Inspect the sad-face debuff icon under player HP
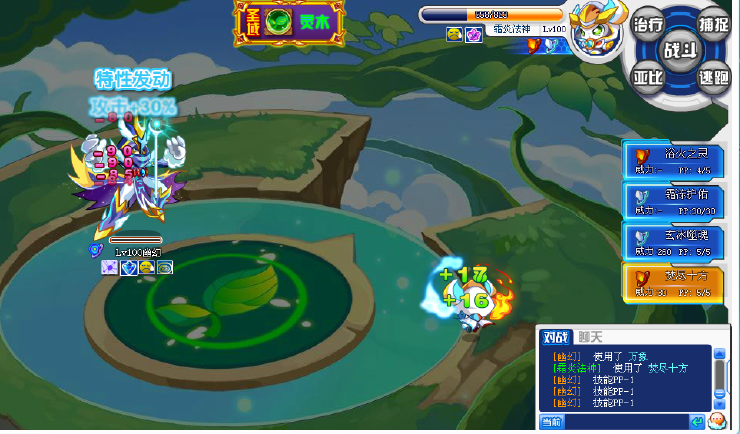Image resolution: width=740 pixels, height=434 pixels. point(454,33)
